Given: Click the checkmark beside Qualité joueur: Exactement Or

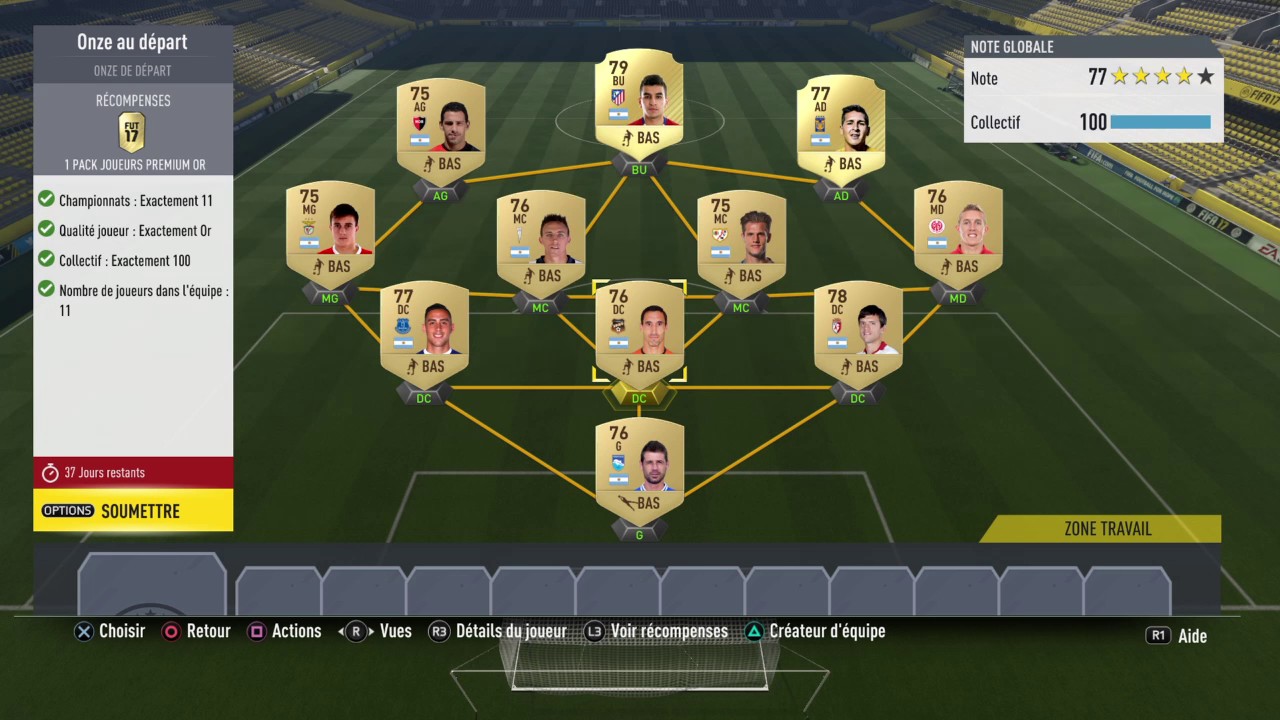Looking at the screenshot, I should point(46,230).
